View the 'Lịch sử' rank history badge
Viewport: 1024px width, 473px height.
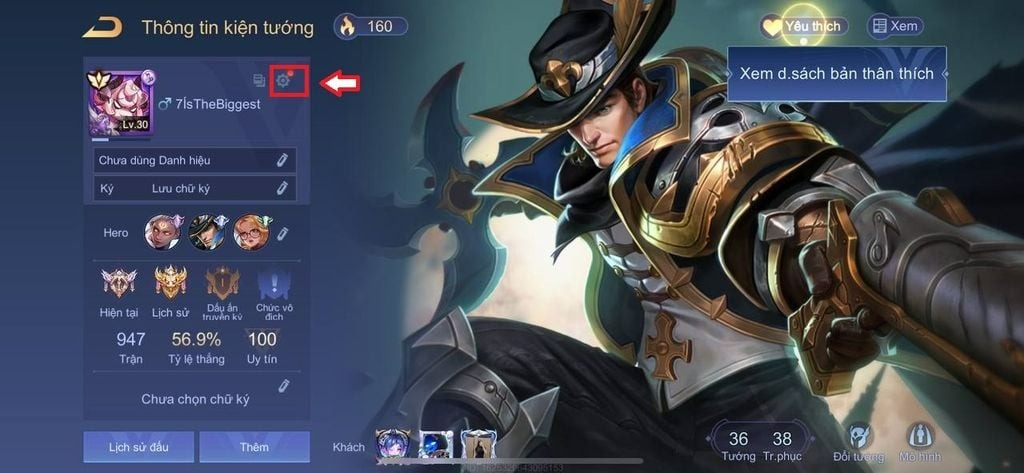[x=170, y=290]
